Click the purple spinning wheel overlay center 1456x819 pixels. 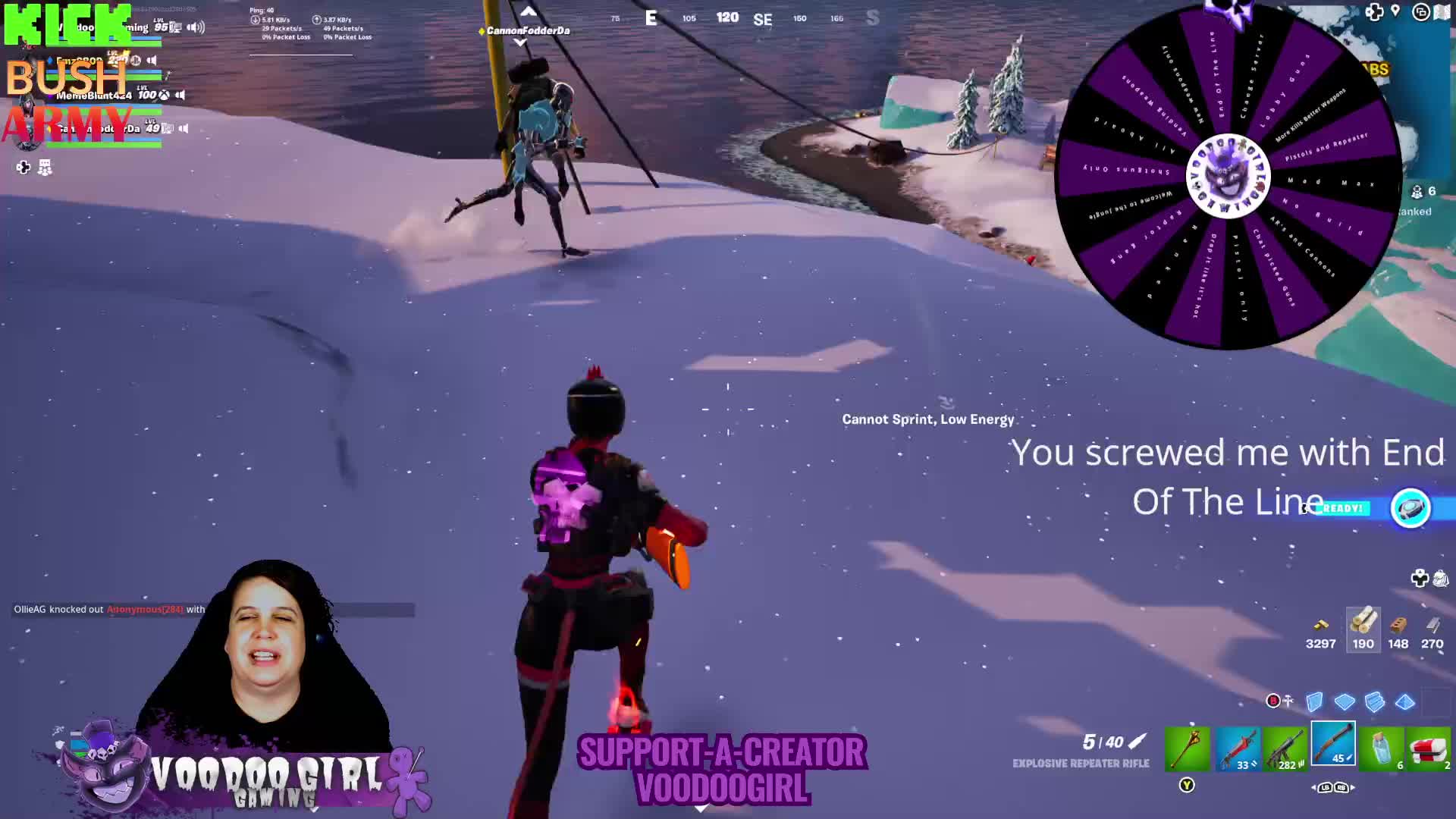(x=1227, y=176)
